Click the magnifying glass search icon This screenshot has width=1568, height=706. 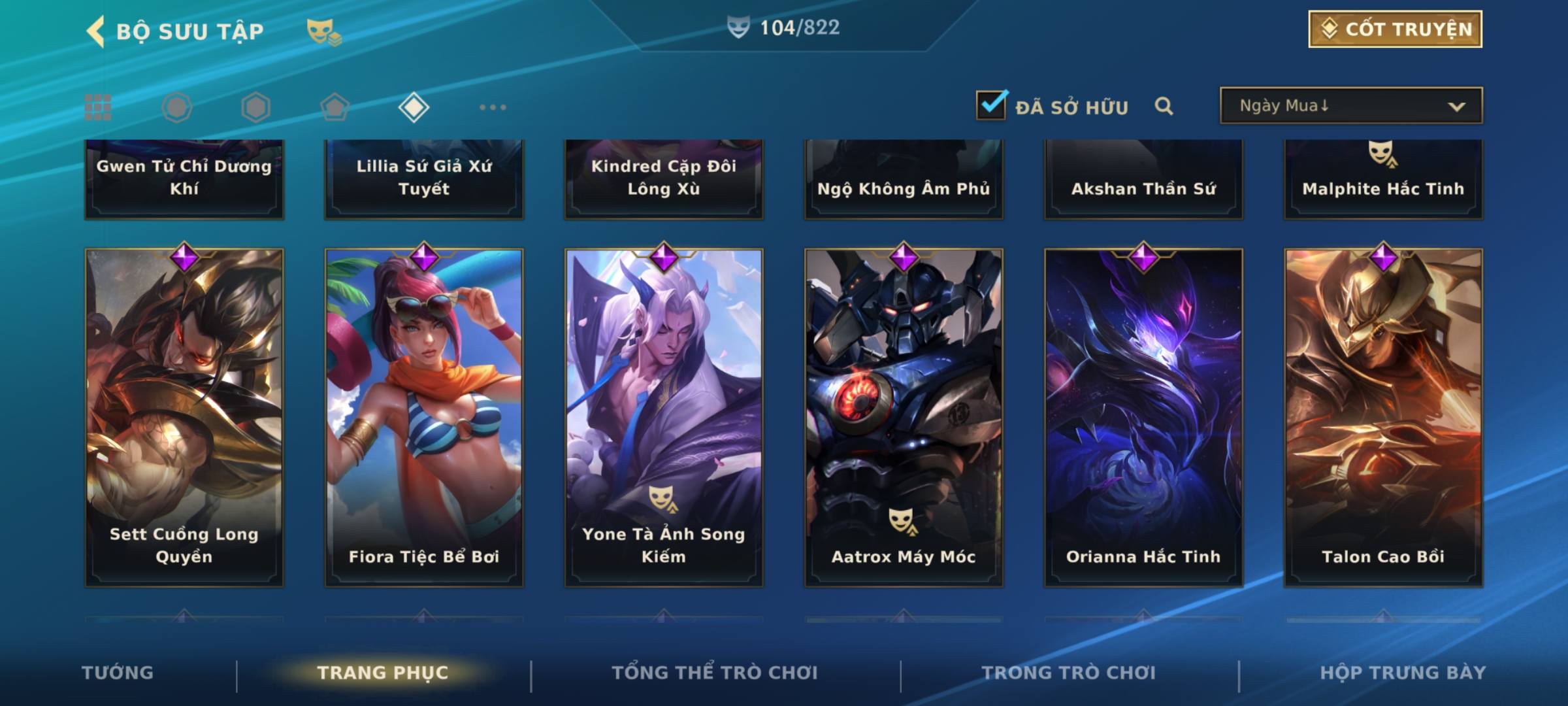point(1164,106)
